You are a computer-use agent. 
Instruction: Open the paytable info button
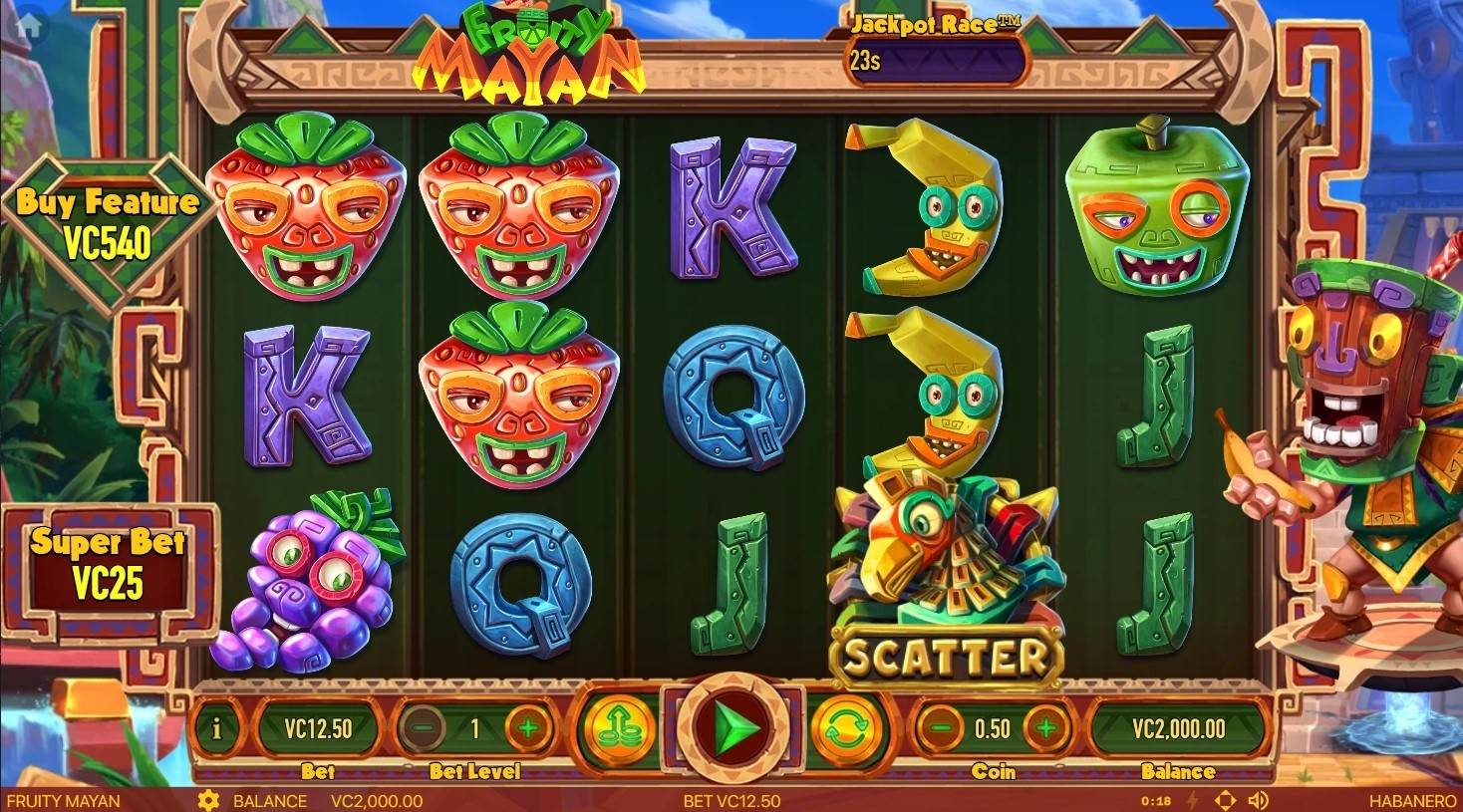pyautogui.click(x=217, y=729)
